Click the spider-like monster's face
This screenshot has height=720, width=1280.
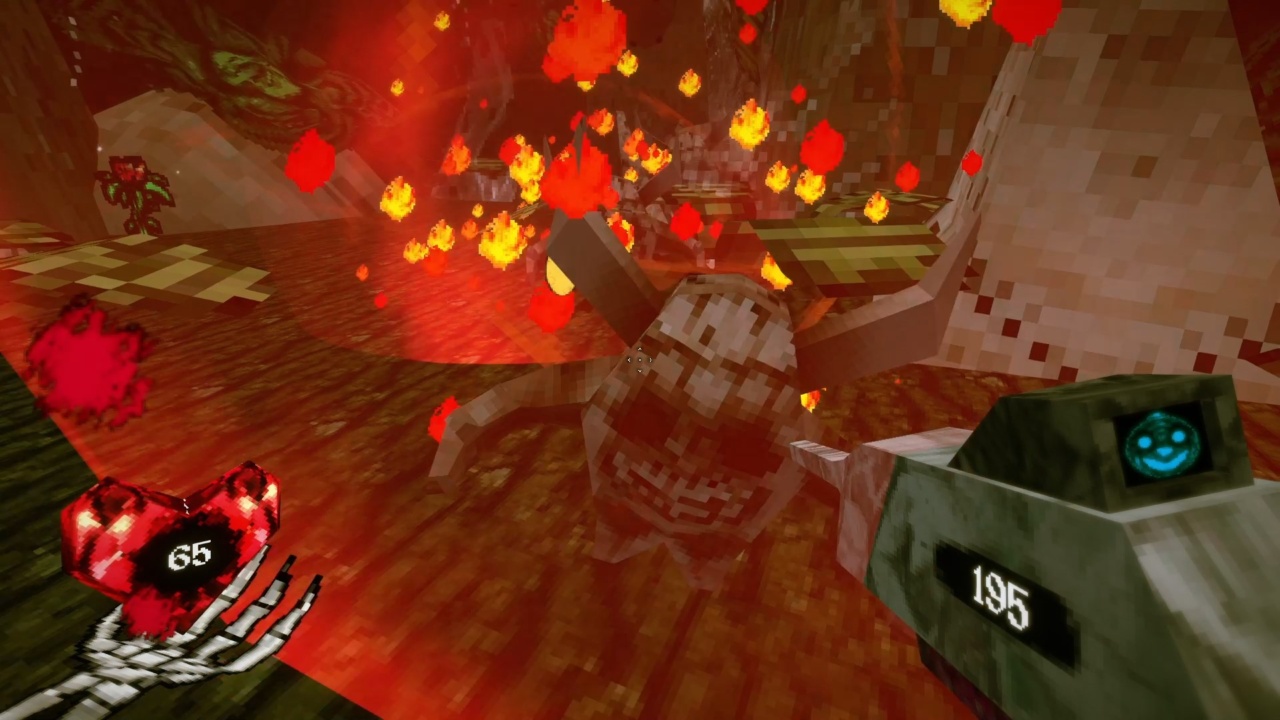[700, 480]
